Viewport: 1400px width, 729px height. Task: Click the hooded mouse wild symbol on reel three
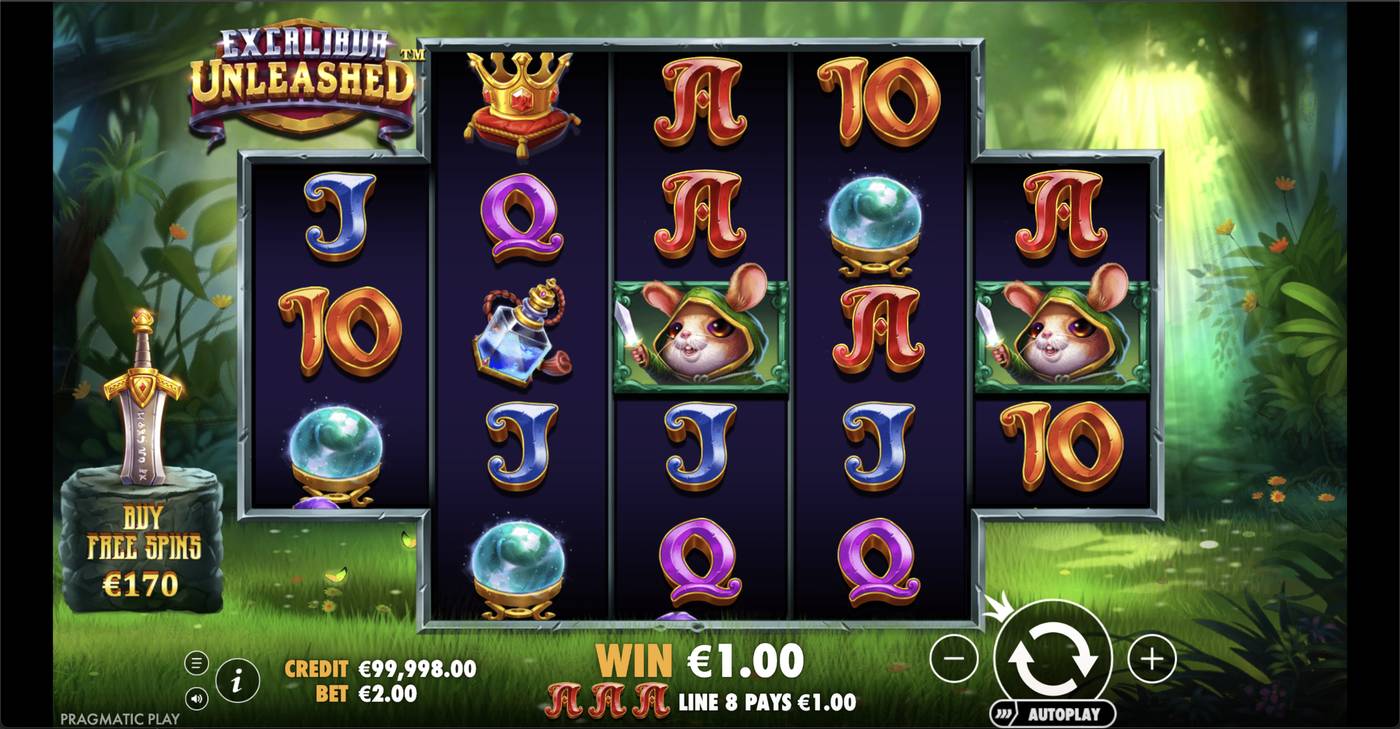click(698, 335)
